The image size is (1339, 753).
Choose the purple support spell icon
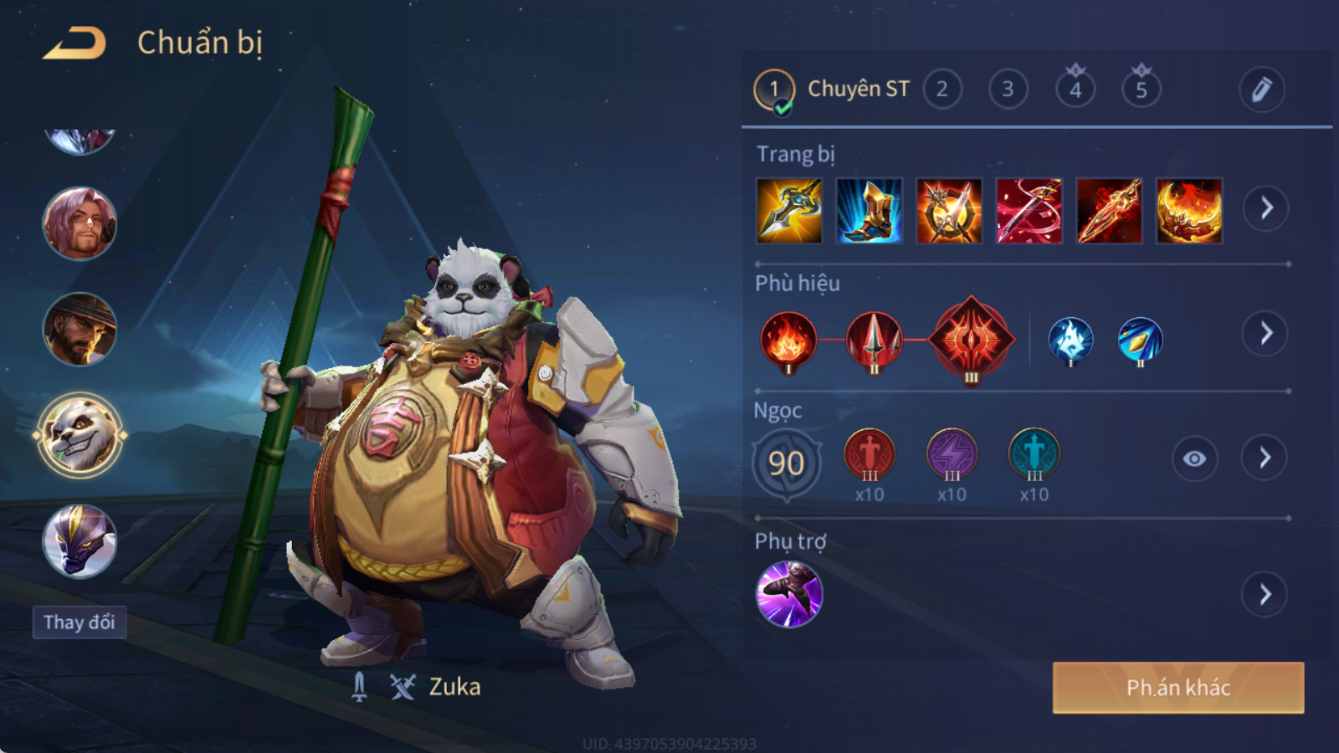[790, 595]
